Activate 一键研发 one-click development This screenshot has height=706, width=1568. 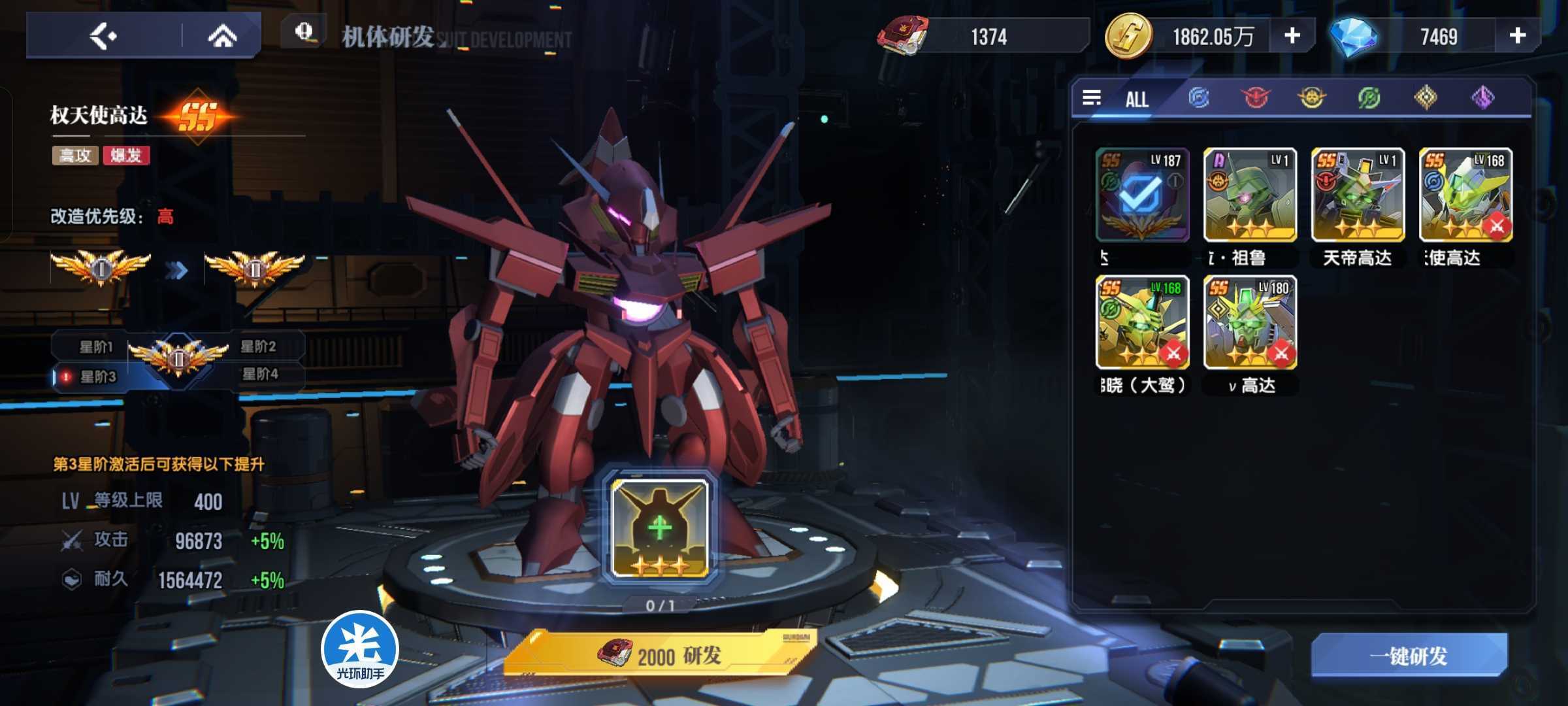[x=1409, y=656]
